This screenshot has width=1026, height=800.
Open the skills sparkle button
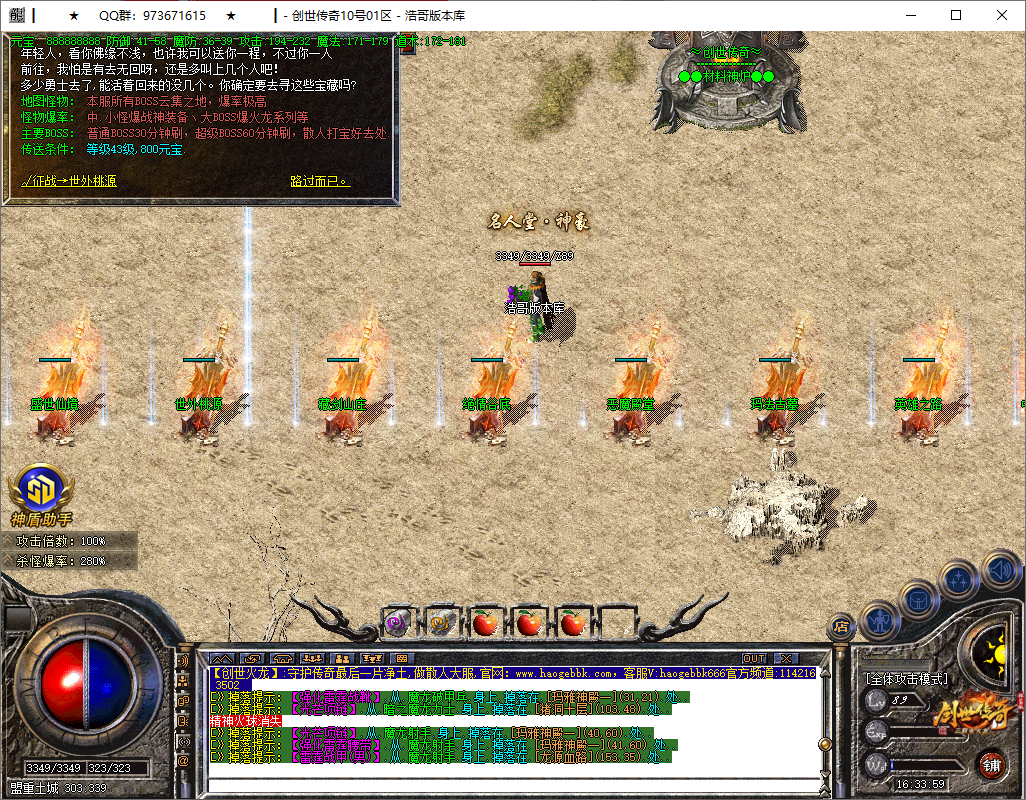point(959,579)
